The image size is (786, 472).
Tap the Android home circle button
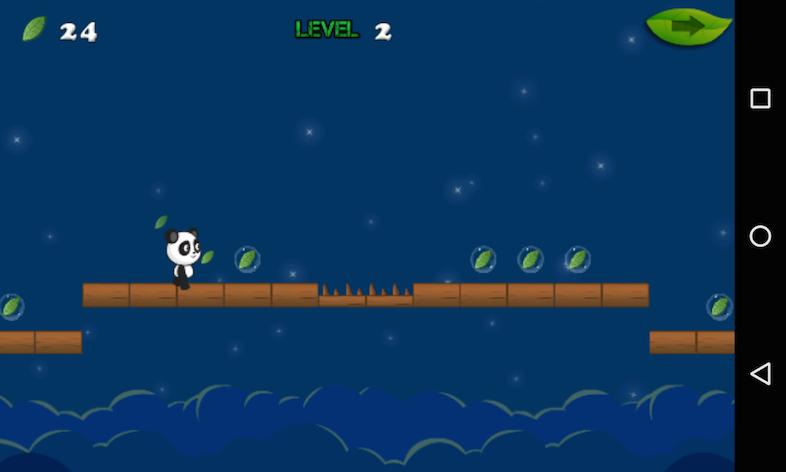point(760,236)
